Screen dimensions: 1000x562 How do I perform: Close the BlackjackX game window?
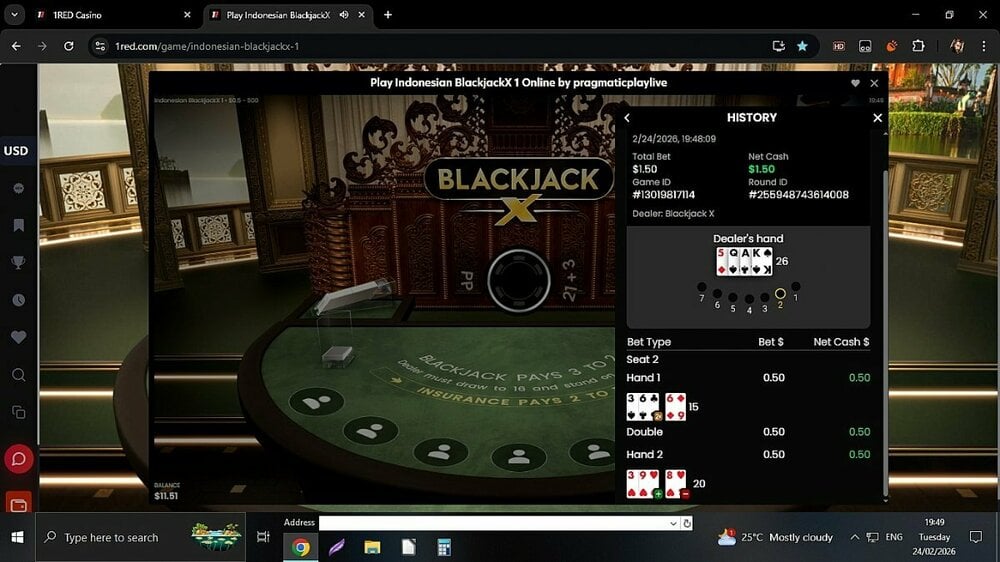(x=874, y=84)
